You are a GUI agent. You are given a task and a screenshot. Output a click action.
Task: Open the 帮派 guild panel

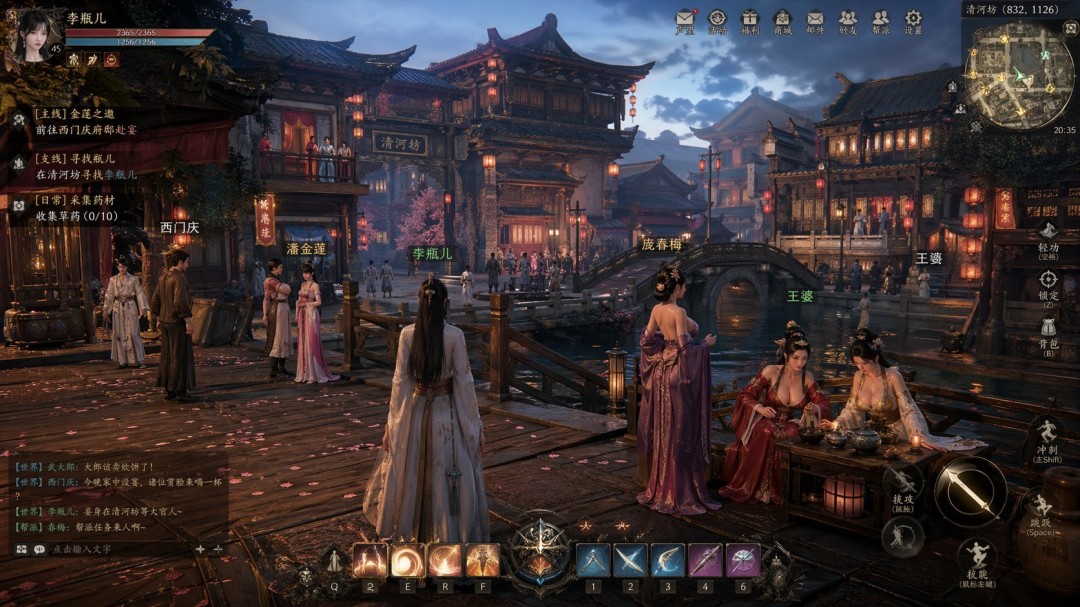[x=880, y=20]
